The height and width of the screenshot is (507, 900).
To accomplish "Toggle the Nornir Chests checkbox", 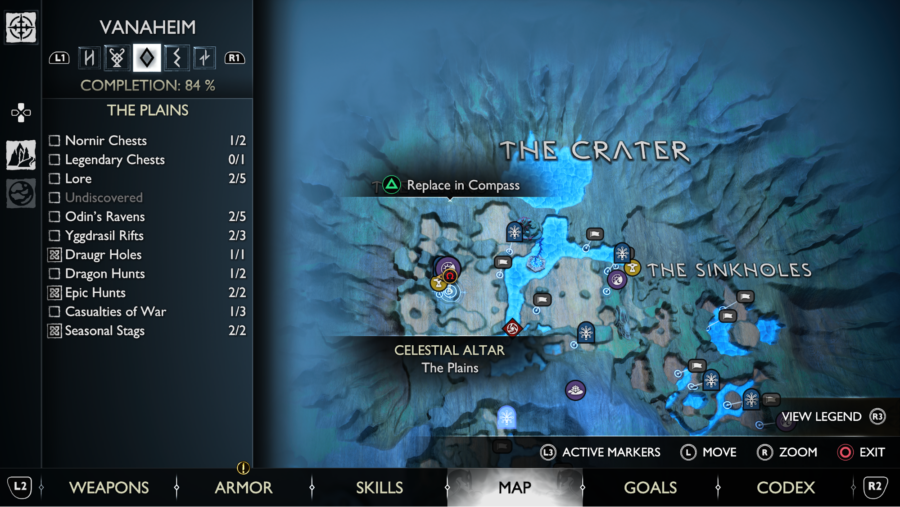I will pos(55,141).
